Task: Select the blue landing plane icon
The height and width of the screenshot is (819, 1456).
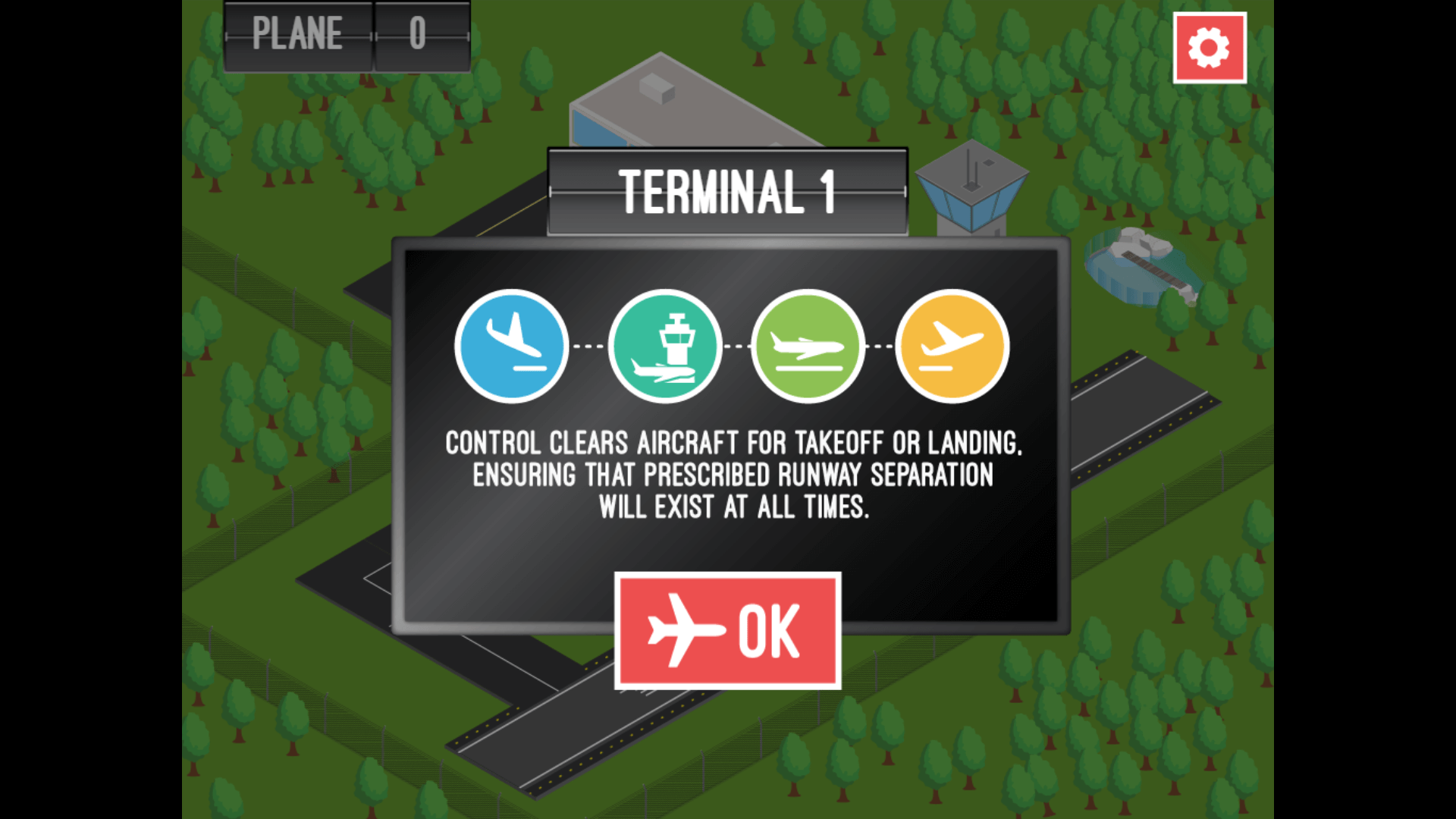Action: [512, 347]
